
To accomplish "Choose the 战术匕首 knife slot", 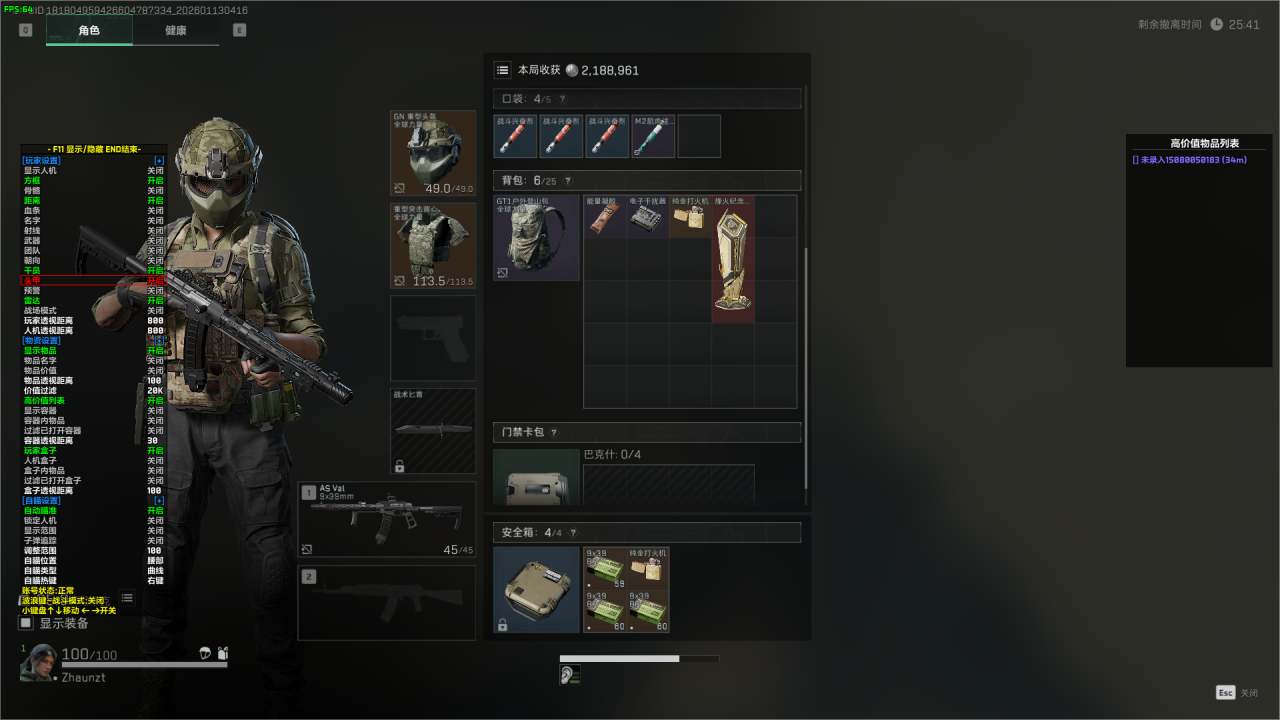I will point(433,430).
